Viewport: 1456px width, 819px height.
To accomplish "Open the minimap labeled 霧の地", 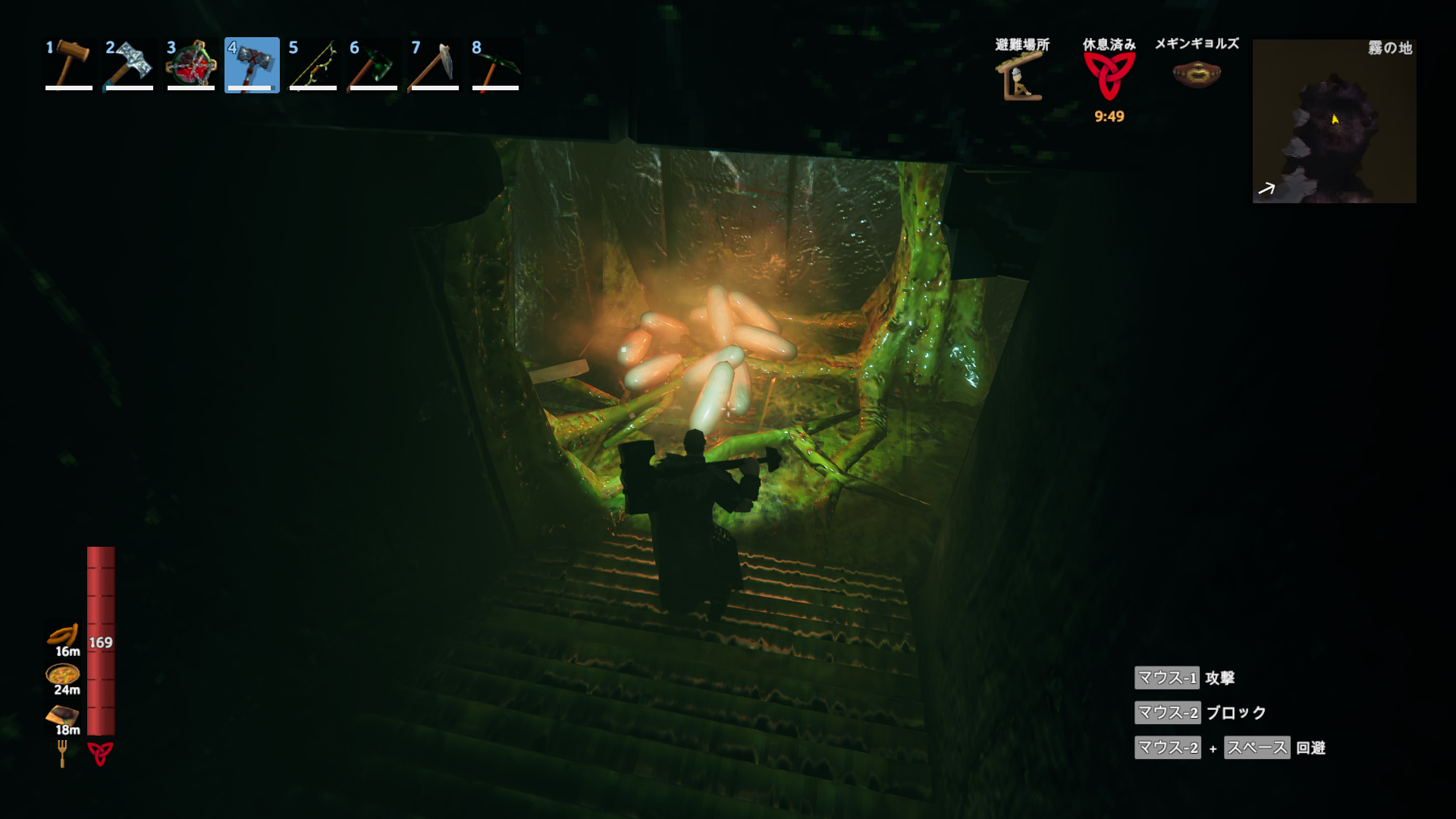I will tap(1334, 121).
